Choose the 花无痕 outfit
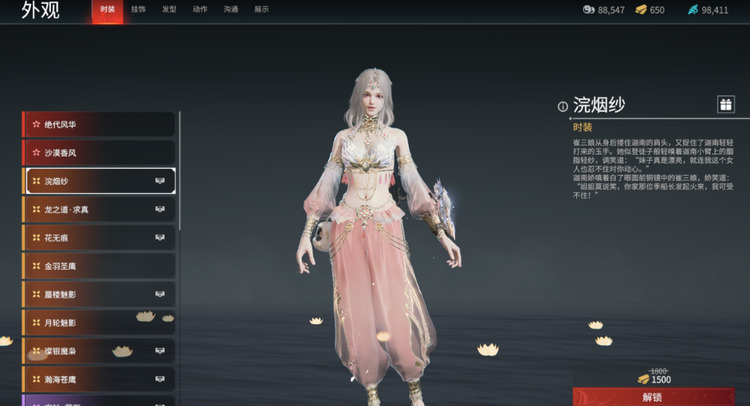750x406 pixels. [x=98, y=238]
